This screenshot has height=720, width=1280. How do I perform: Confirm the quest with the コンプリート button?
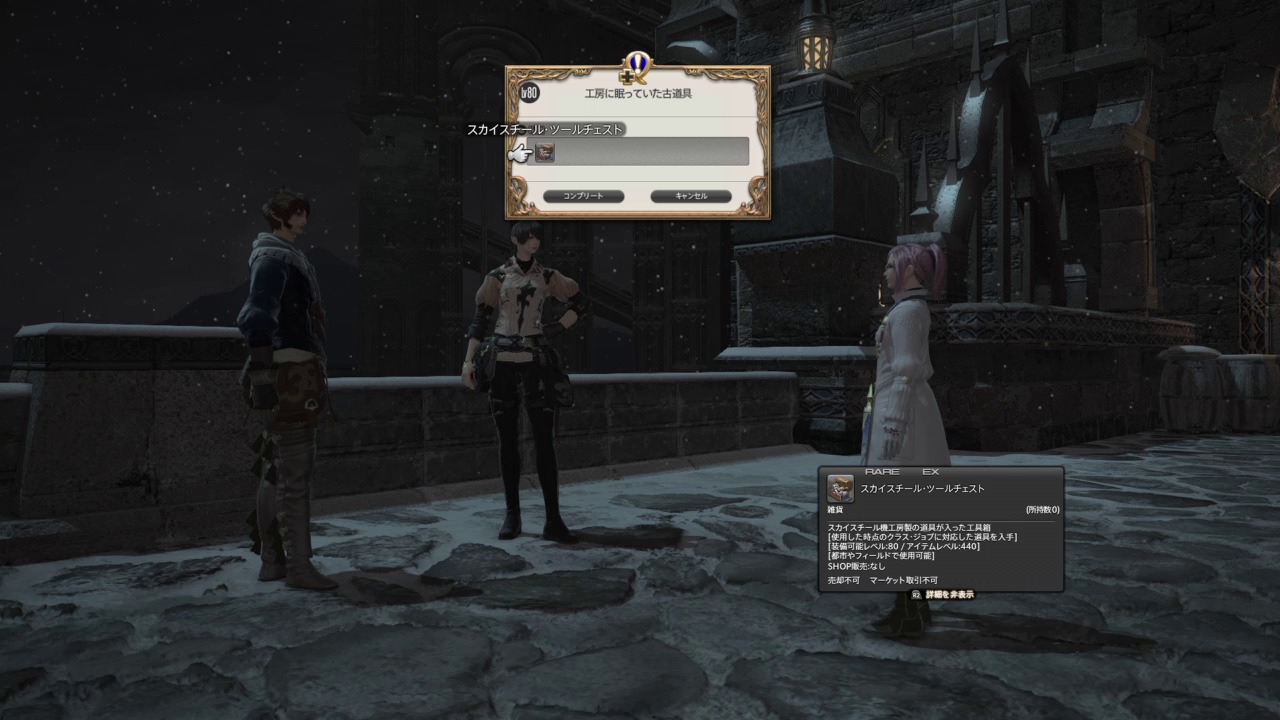583,196
